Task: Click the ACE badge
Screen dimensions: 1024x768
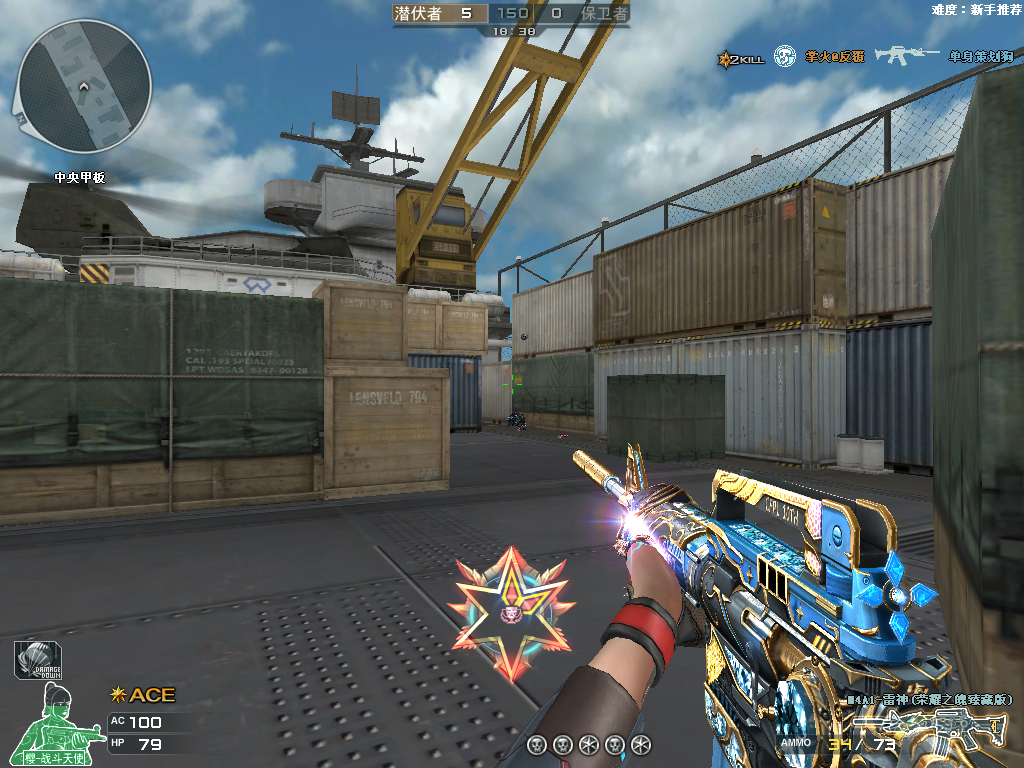Action: pos(142,695)
